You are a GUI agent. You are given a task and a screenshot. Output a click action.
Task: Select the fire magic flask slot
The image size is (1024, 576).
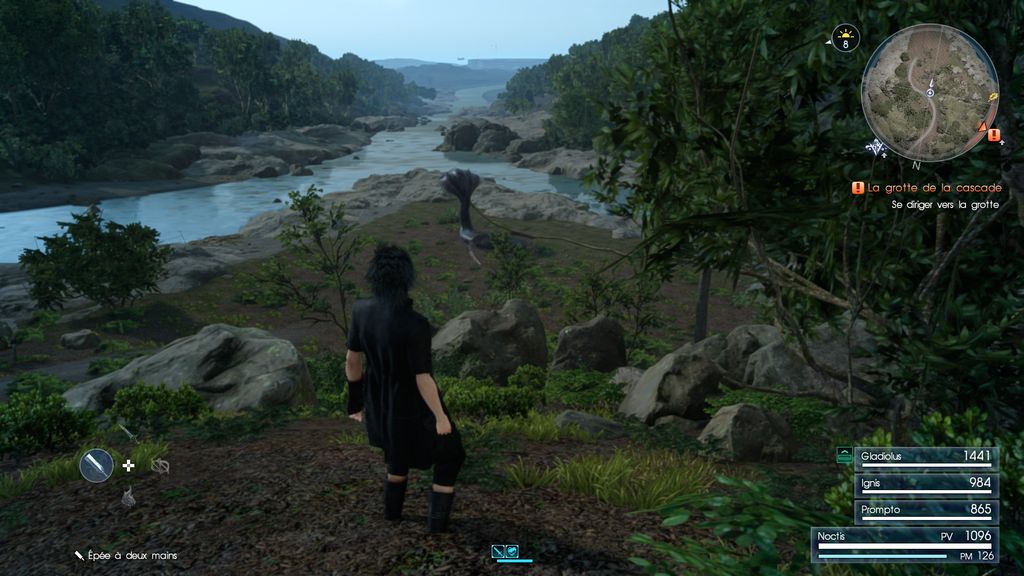(128, 497)
